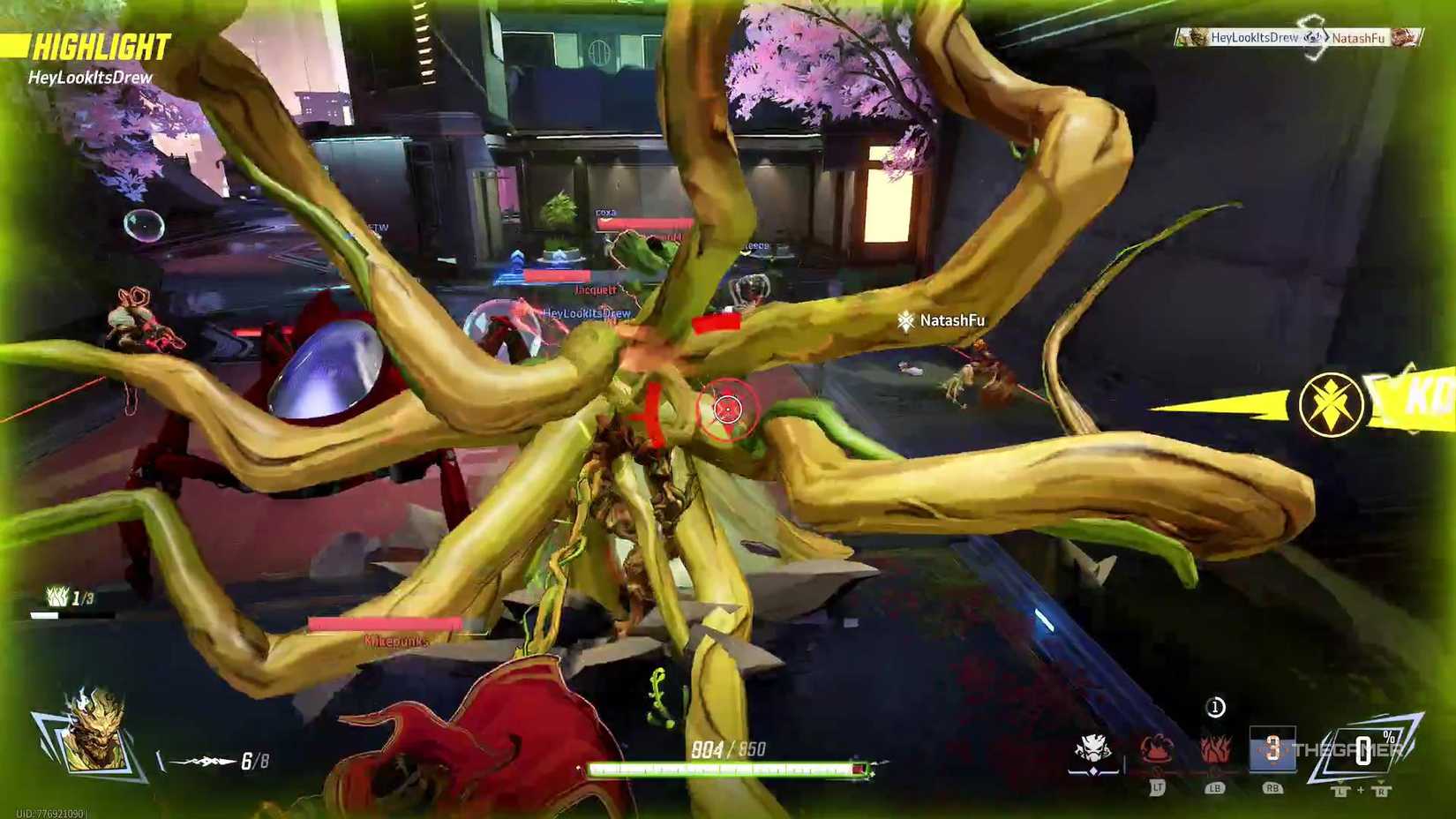Open the HeyLookItsDrew highlight label
The image size is (1456, 819).
click(90, 79)
